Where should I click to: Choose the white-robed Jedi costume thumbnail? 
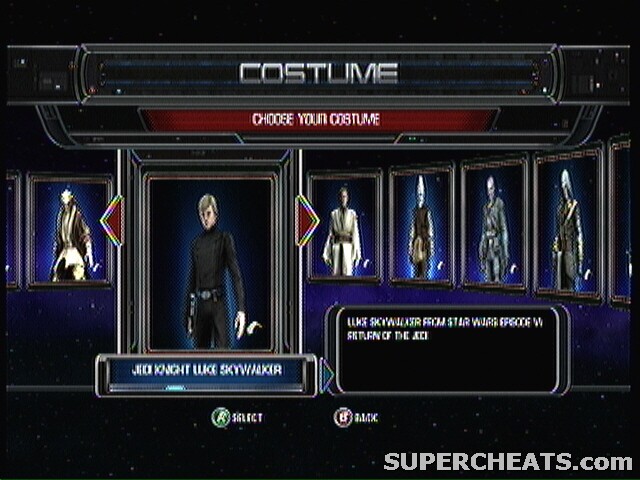[x=344, y=227]
